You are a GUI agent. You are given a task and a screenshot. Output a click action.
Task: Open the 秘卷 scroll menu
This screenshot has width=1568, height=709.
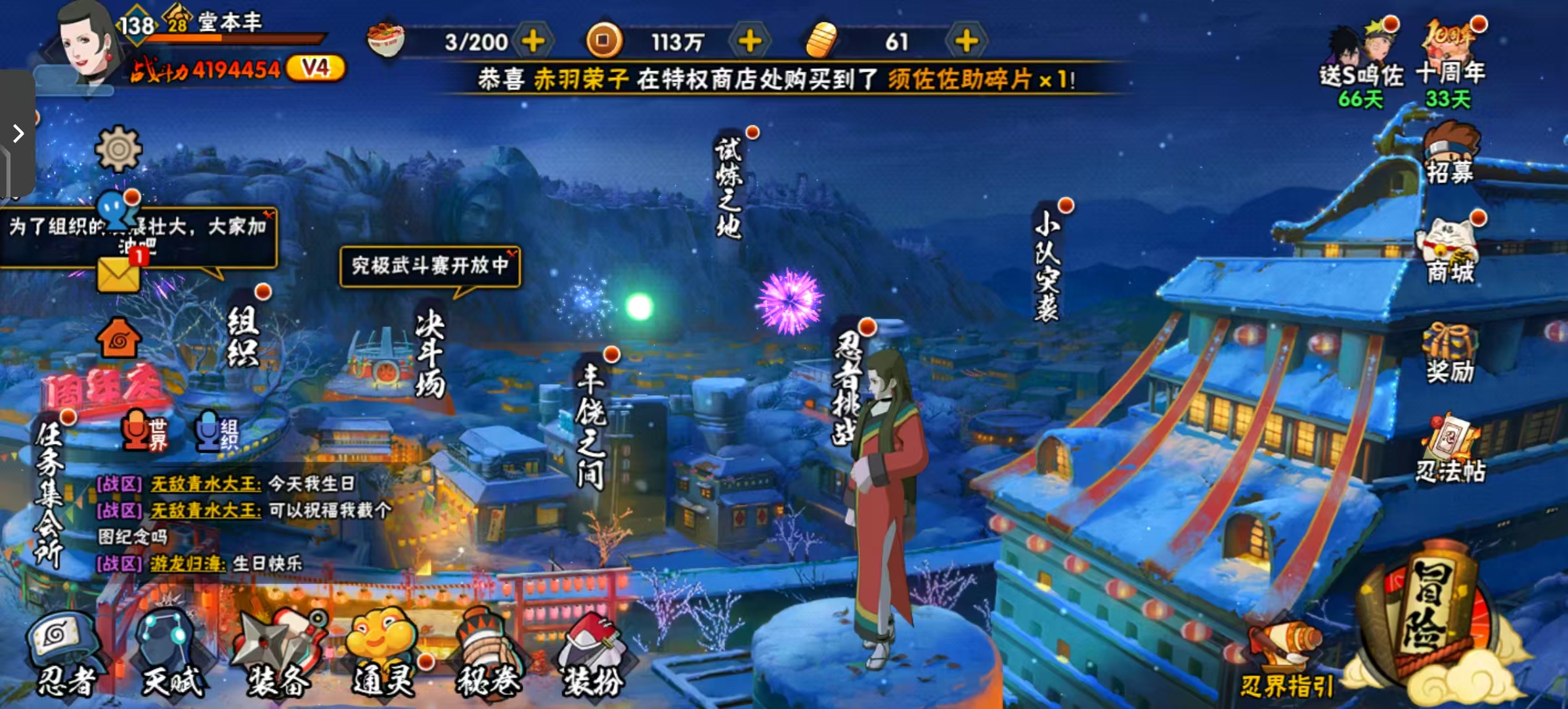click(x=488, y=653)
